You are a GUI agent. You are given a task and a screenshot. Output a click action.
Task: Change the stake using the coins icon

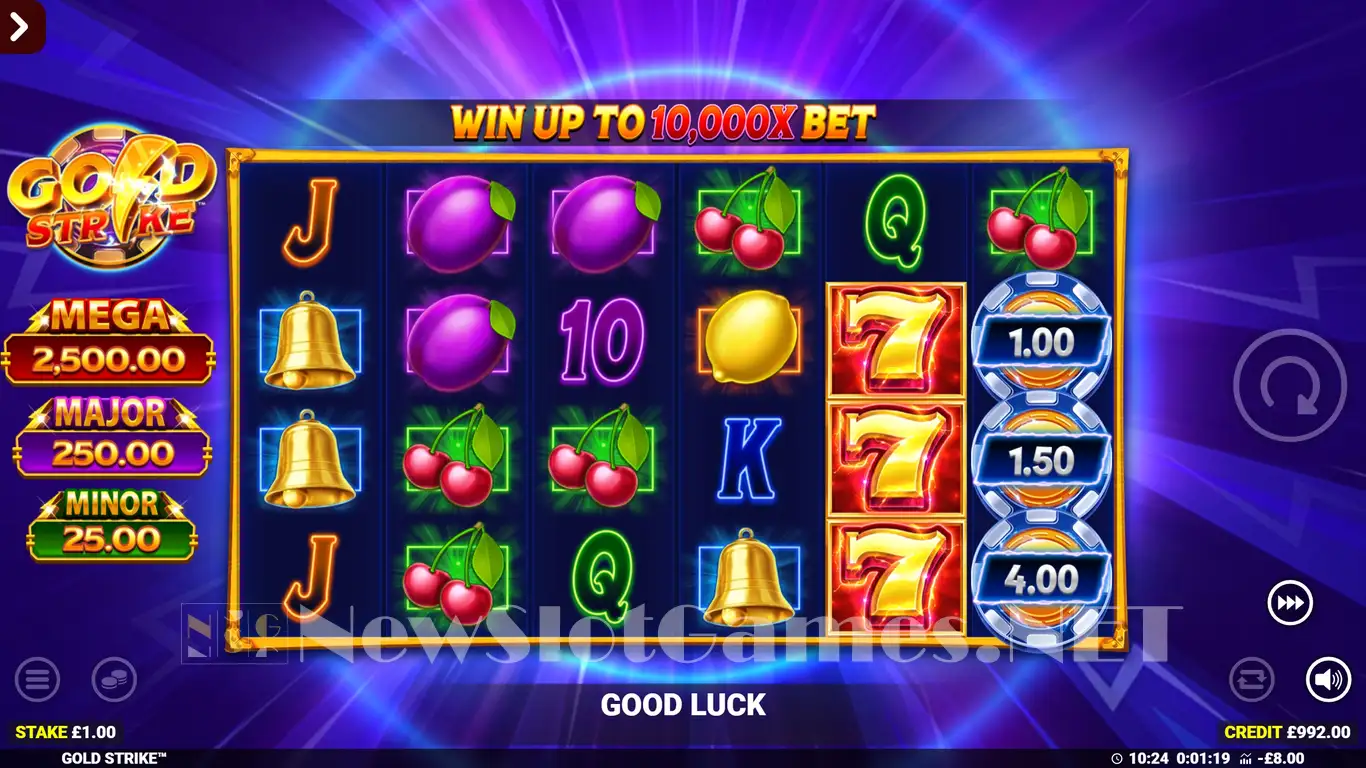tap(114, 680)
